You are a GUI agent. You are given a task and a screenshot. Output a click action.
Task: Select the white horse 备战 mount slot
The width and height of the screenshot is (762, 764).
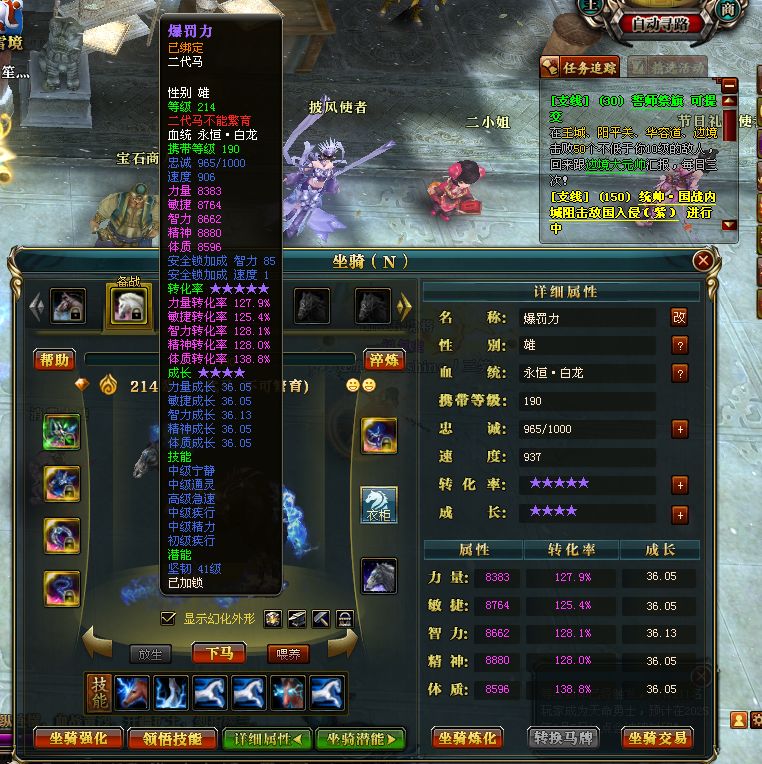pos(127,306)
